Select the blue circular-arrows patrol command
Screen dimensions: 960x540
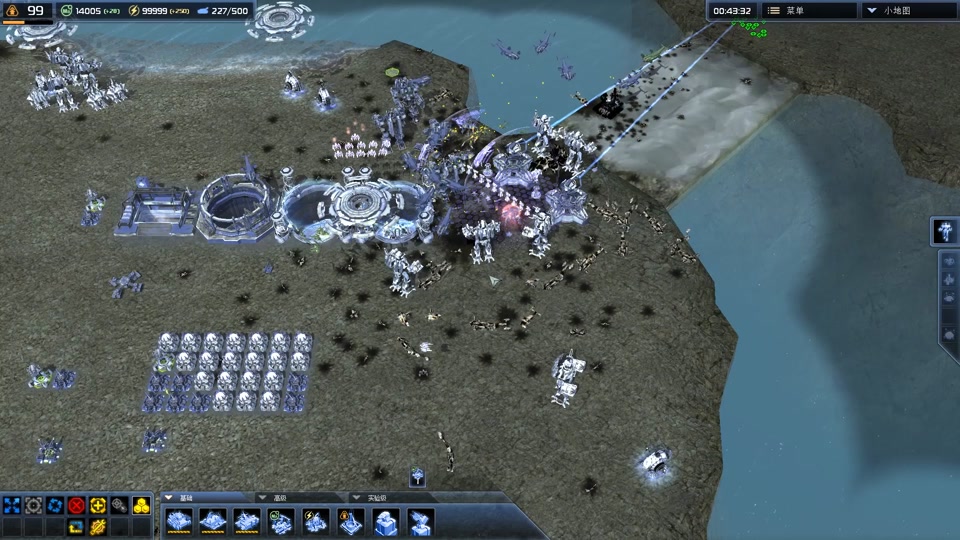(x=55, y=506)
